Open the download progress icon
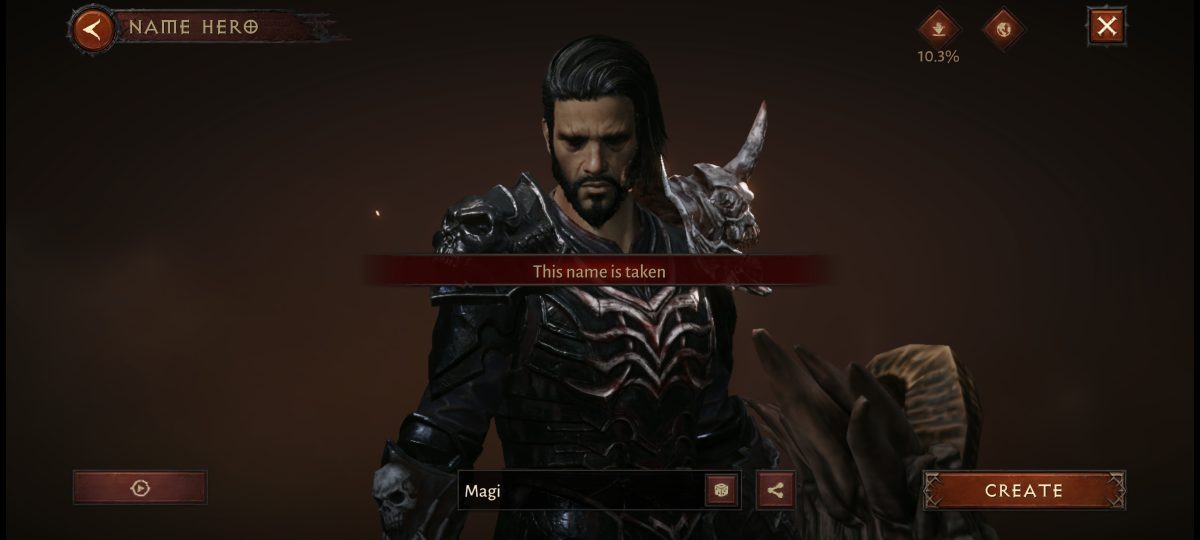Image resolution: width=1200 pixels, height=540 pixels. coord(938,27)
